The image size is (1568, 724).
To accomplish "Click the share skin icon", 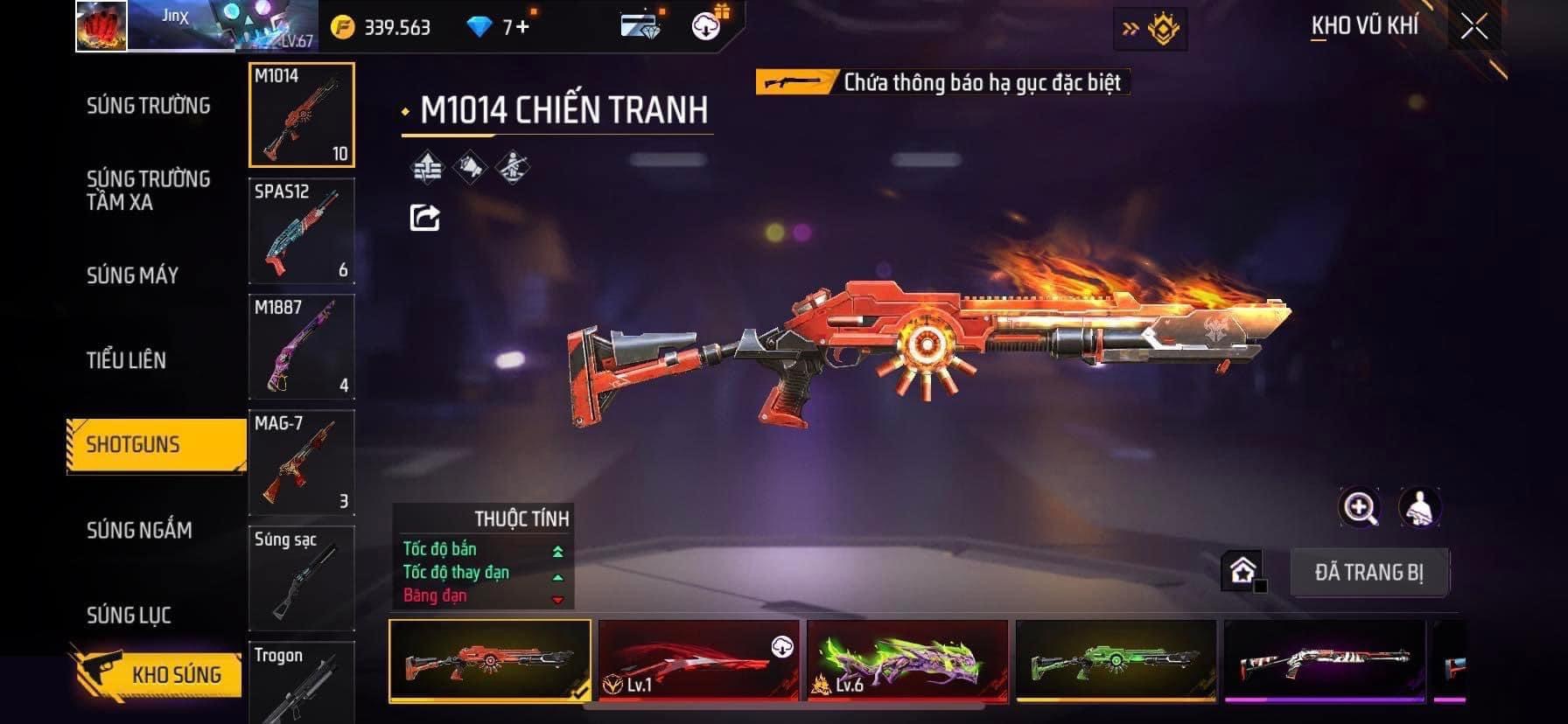I will (x=425, y=217).
